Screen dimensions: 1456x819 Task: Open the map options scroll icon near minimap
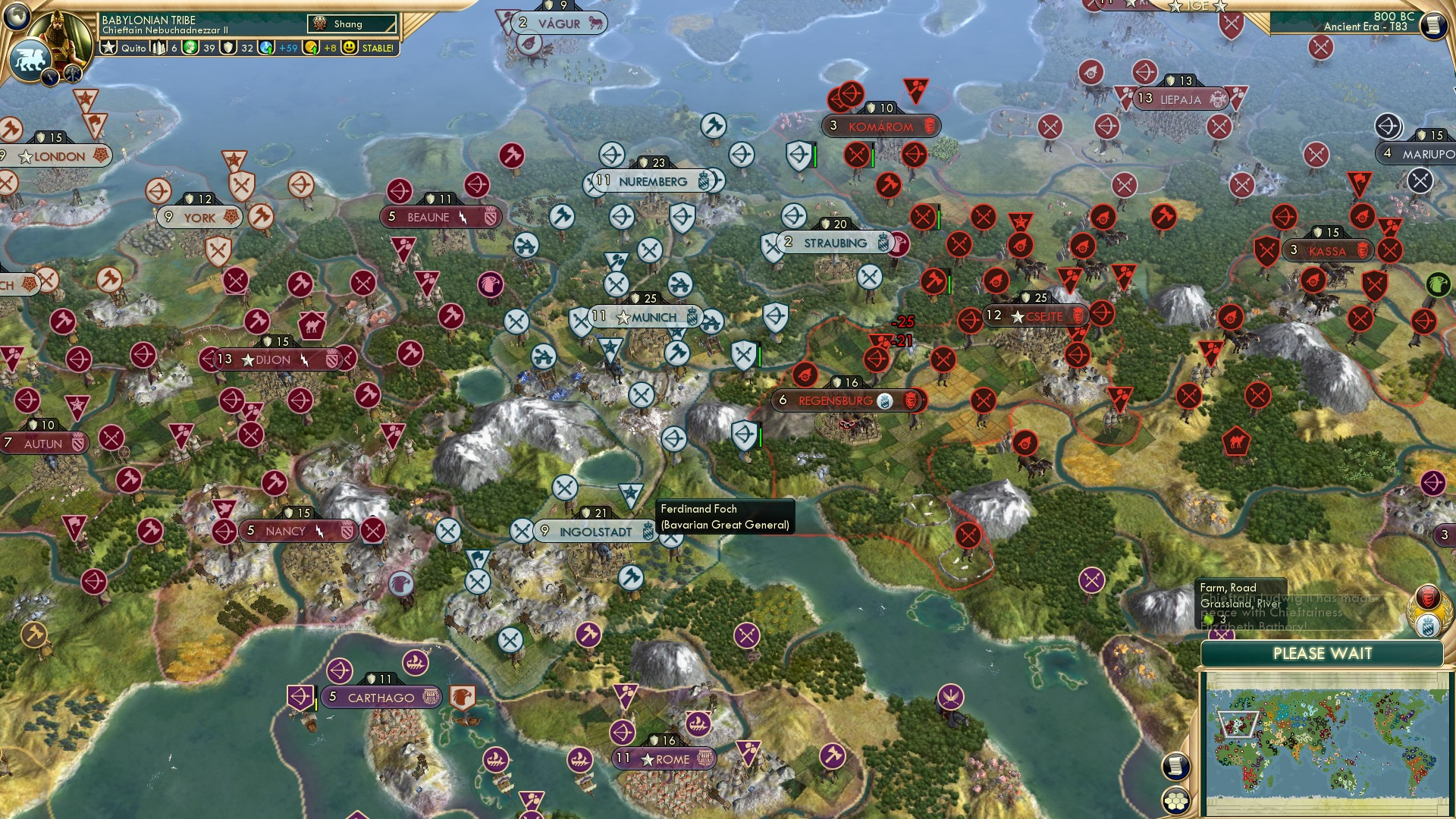tap(1176, 767)
